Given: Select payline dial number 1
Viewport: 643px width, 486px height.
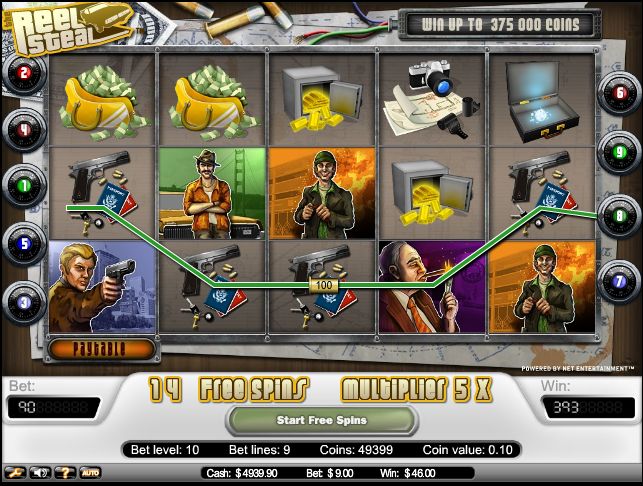Looking at the screenshot, I should coord(23,185).
